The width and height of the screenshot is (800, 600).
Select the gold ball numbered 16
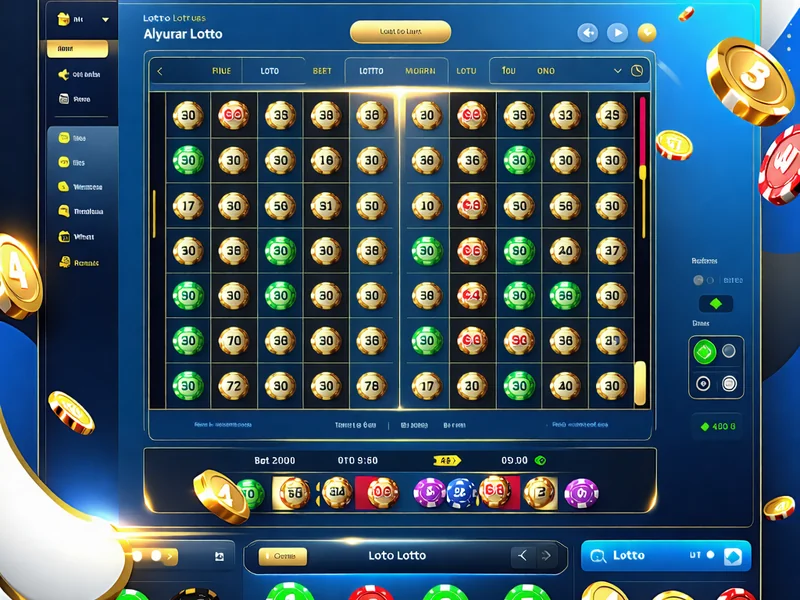point(323,160)
